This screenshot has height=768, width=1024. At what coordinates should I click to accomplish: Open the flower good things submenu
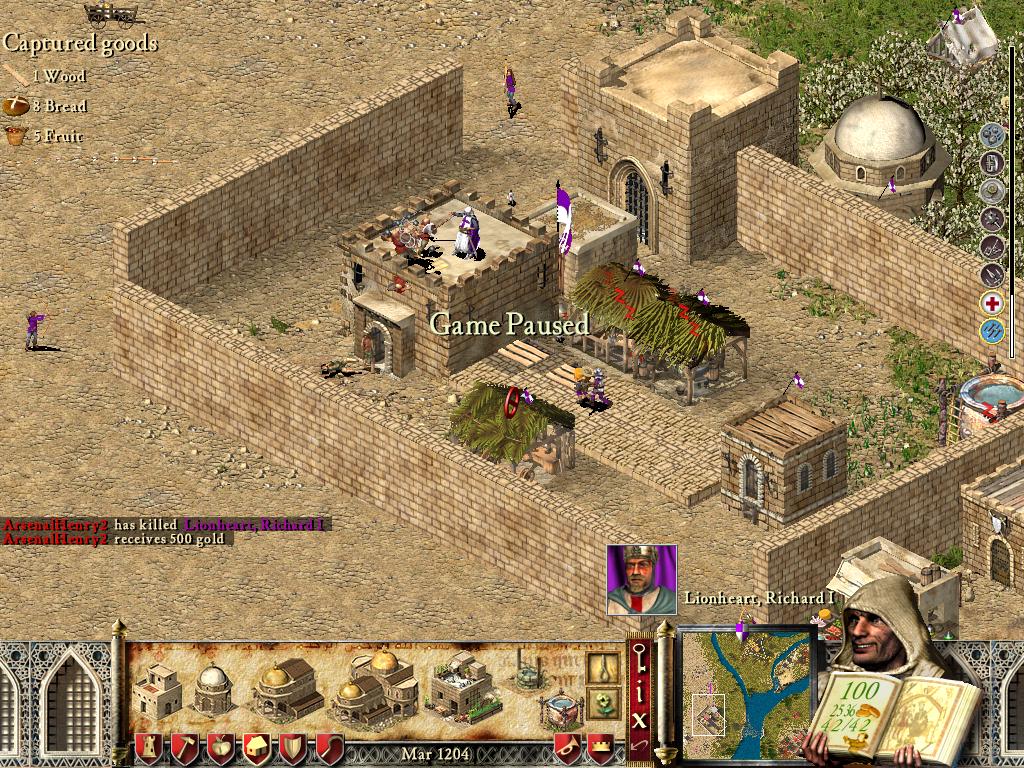coord(603,701)
